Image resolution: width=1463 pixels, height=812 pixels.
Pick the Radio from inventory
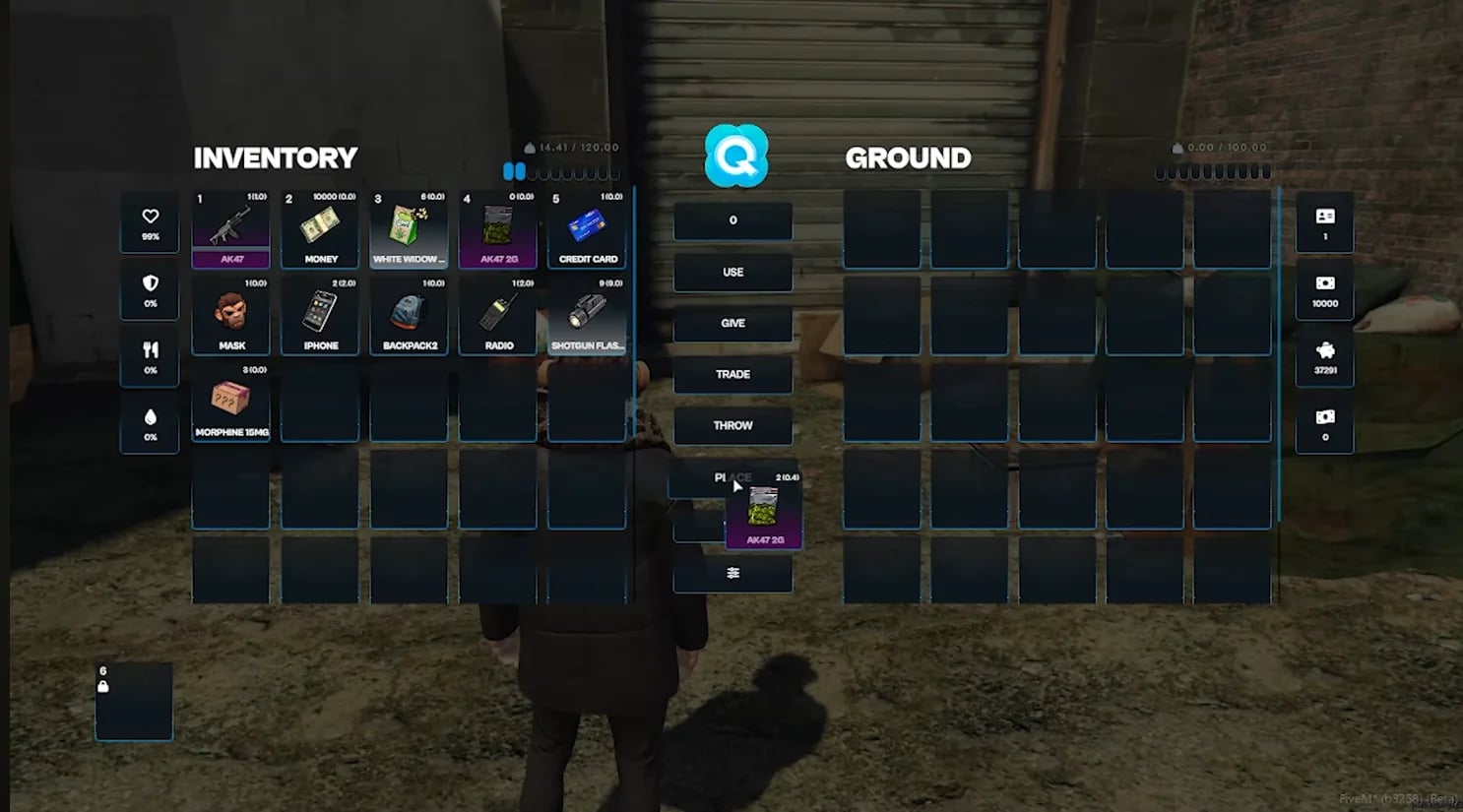[x=498, y=313]
